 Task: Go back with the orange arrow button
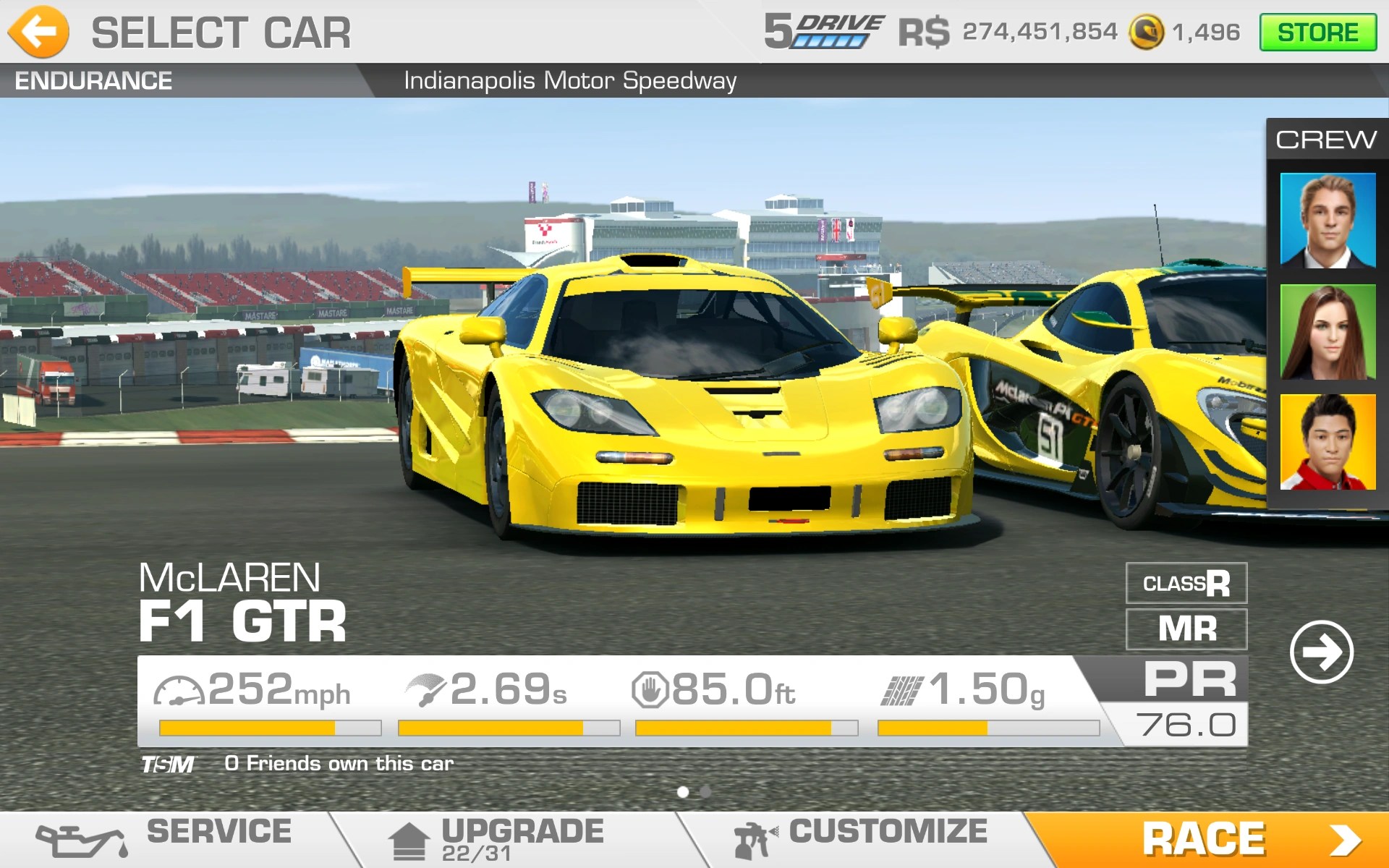pos(39,32)
